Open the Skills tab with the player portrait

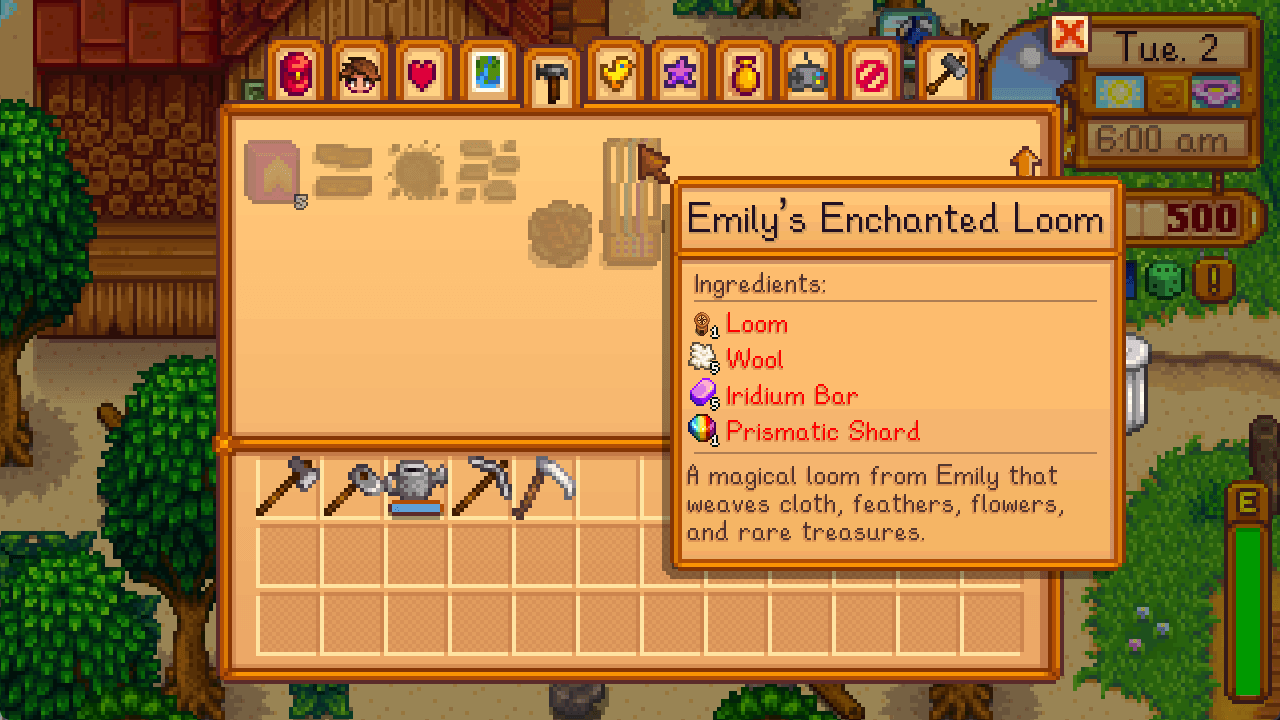pyautogui.click(x=358, y=70)
